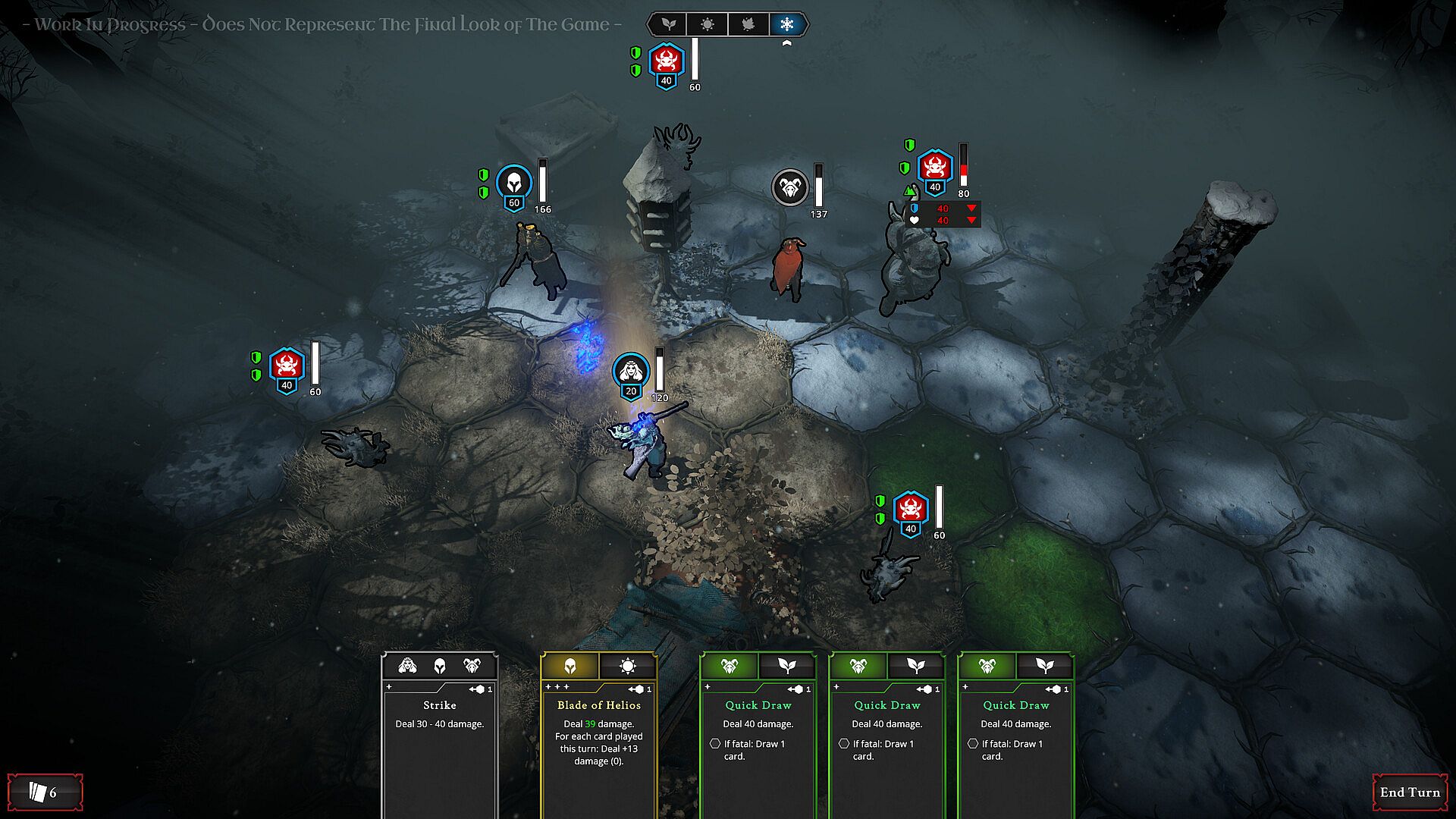
Task: Click the spring sprout season icon
Action: tap(667, 24)
